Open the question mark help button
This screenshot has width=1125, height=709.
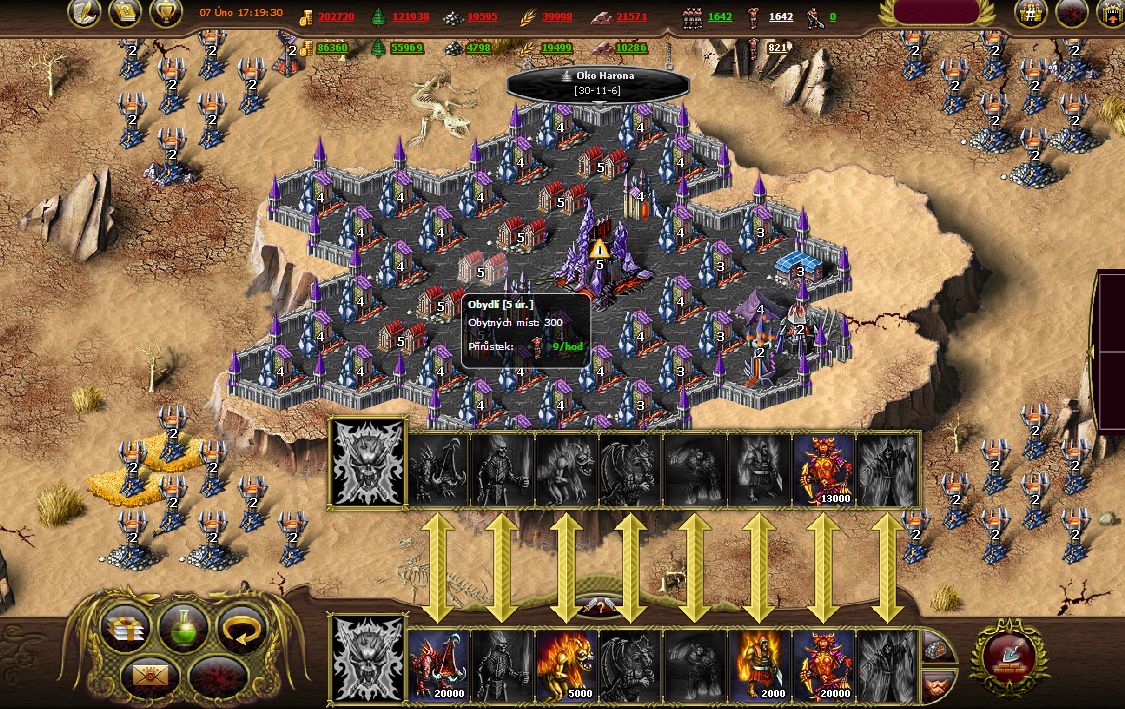pos(599,608)
